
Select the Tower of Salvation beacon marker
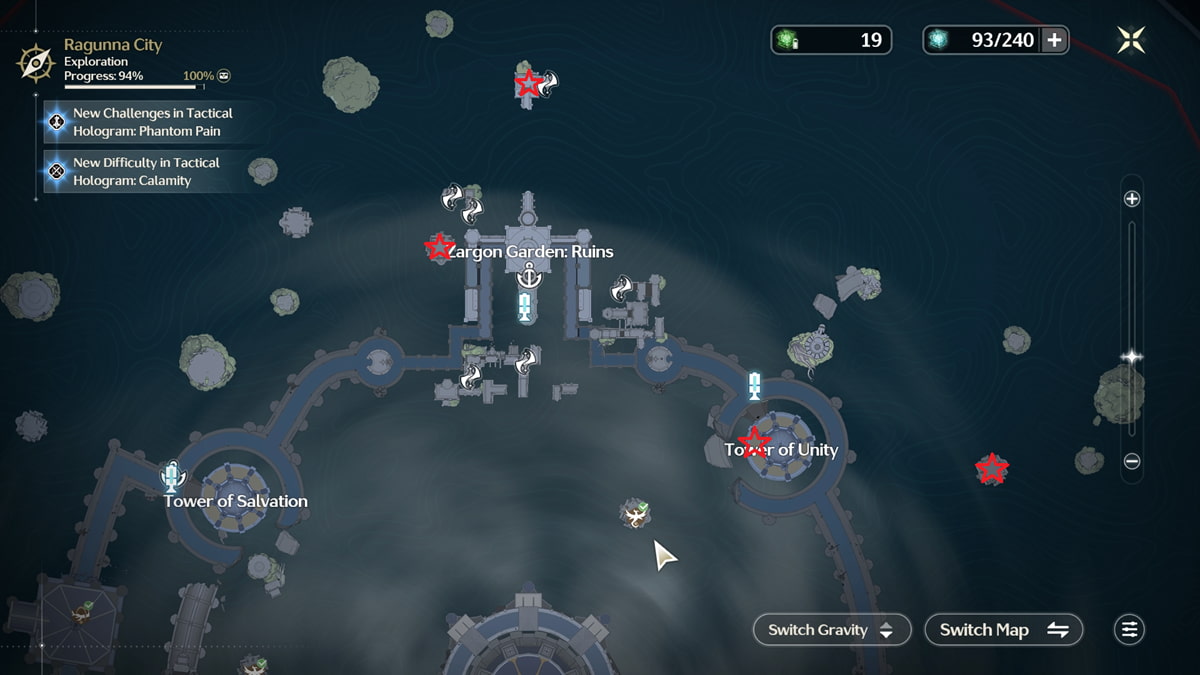click(x=172, y=476)
